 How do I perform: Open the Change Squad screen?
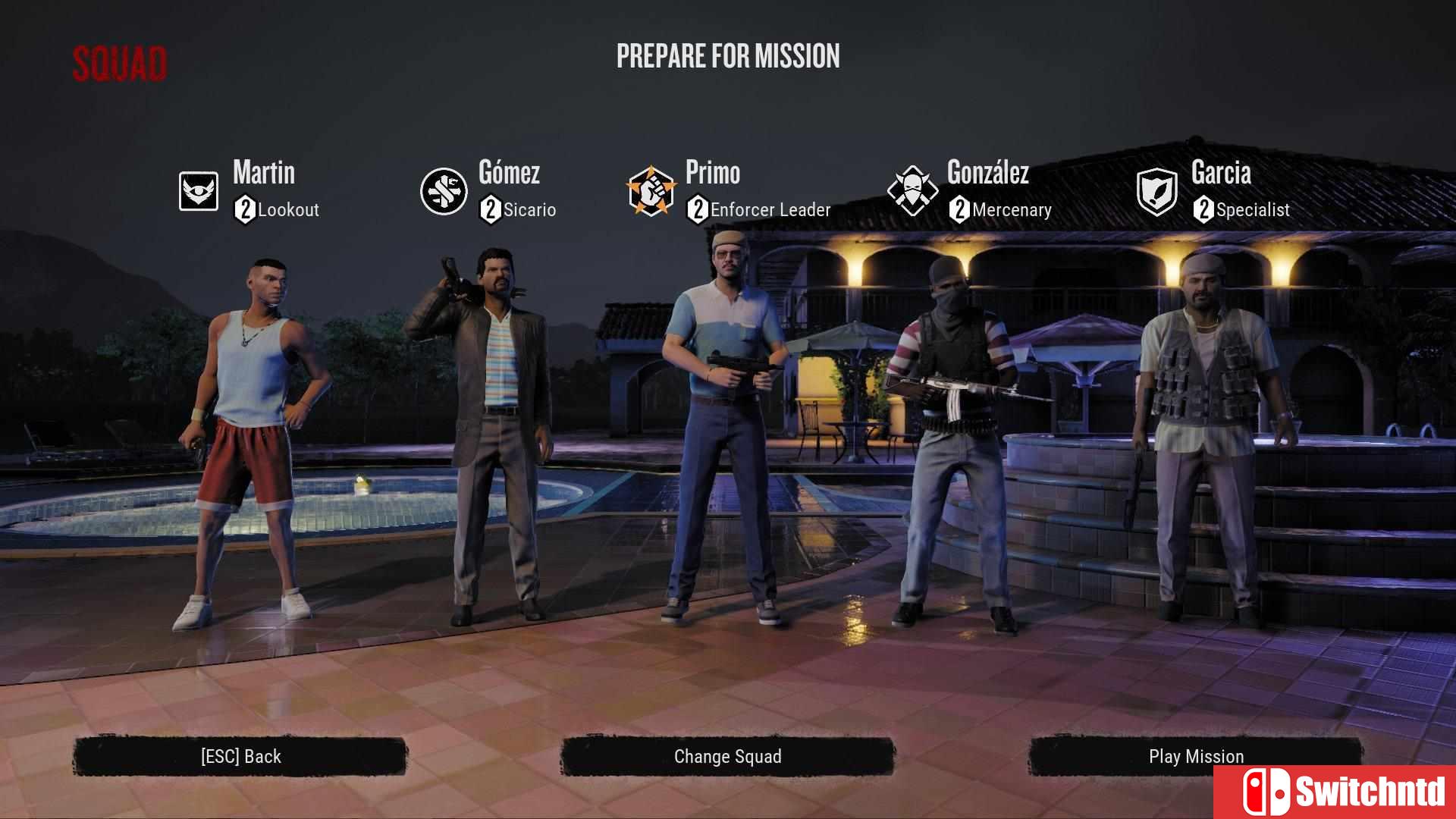pos(727,756)
